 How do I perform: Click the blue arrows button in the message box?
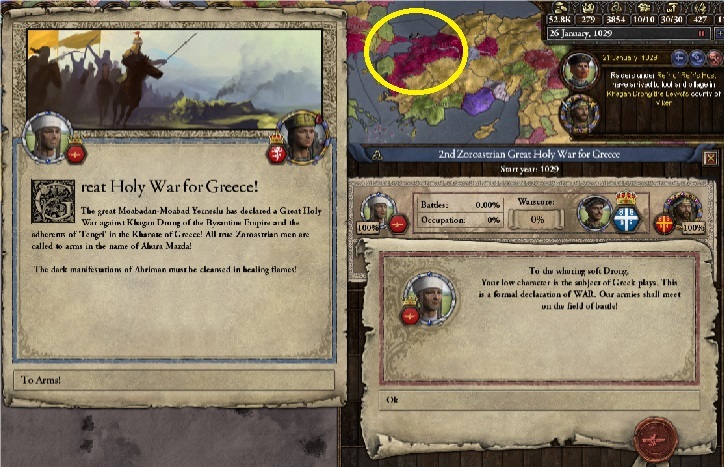696,58
